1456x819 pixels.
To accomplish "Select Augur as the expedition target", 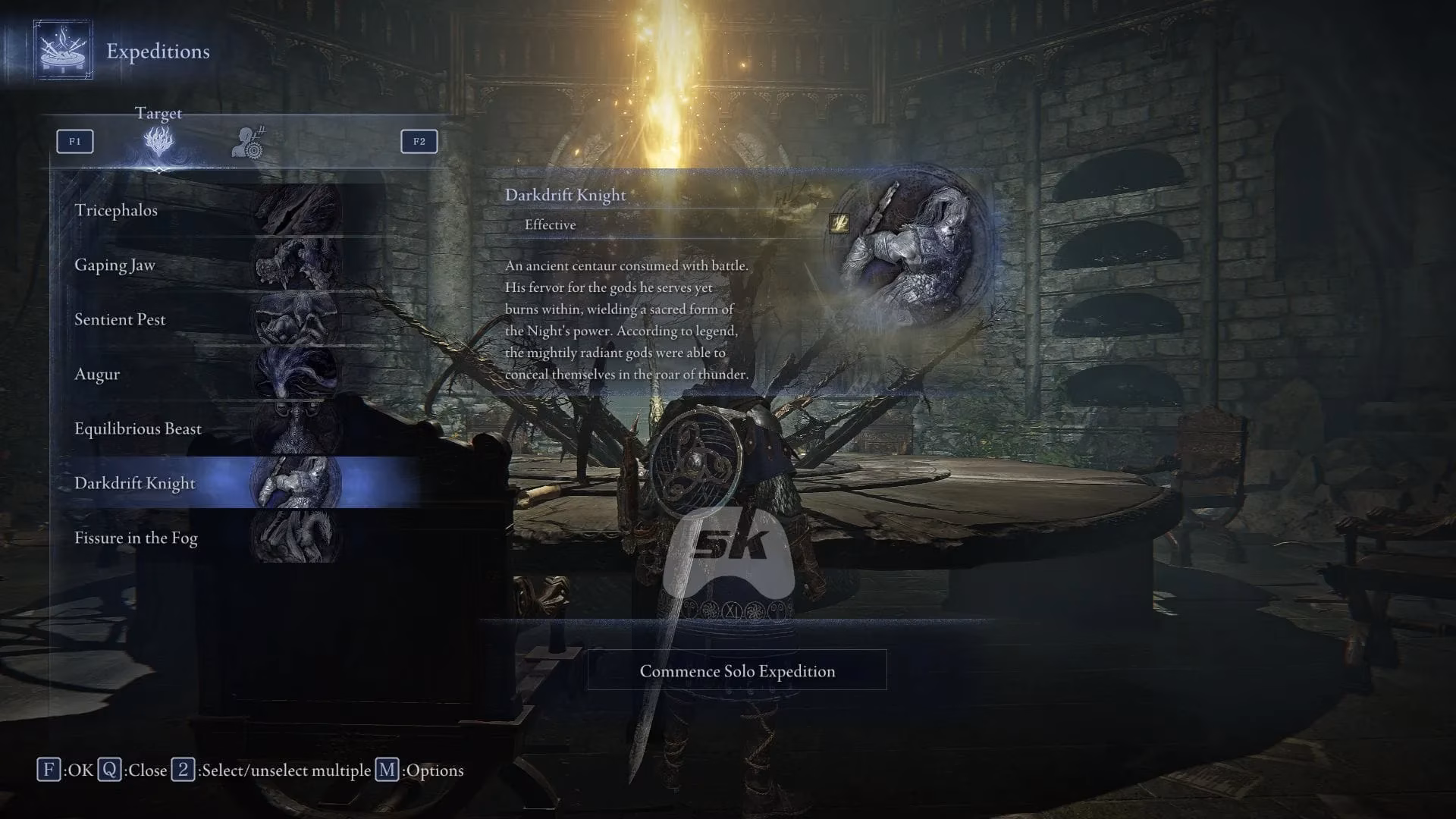I will tap(205, 374).
